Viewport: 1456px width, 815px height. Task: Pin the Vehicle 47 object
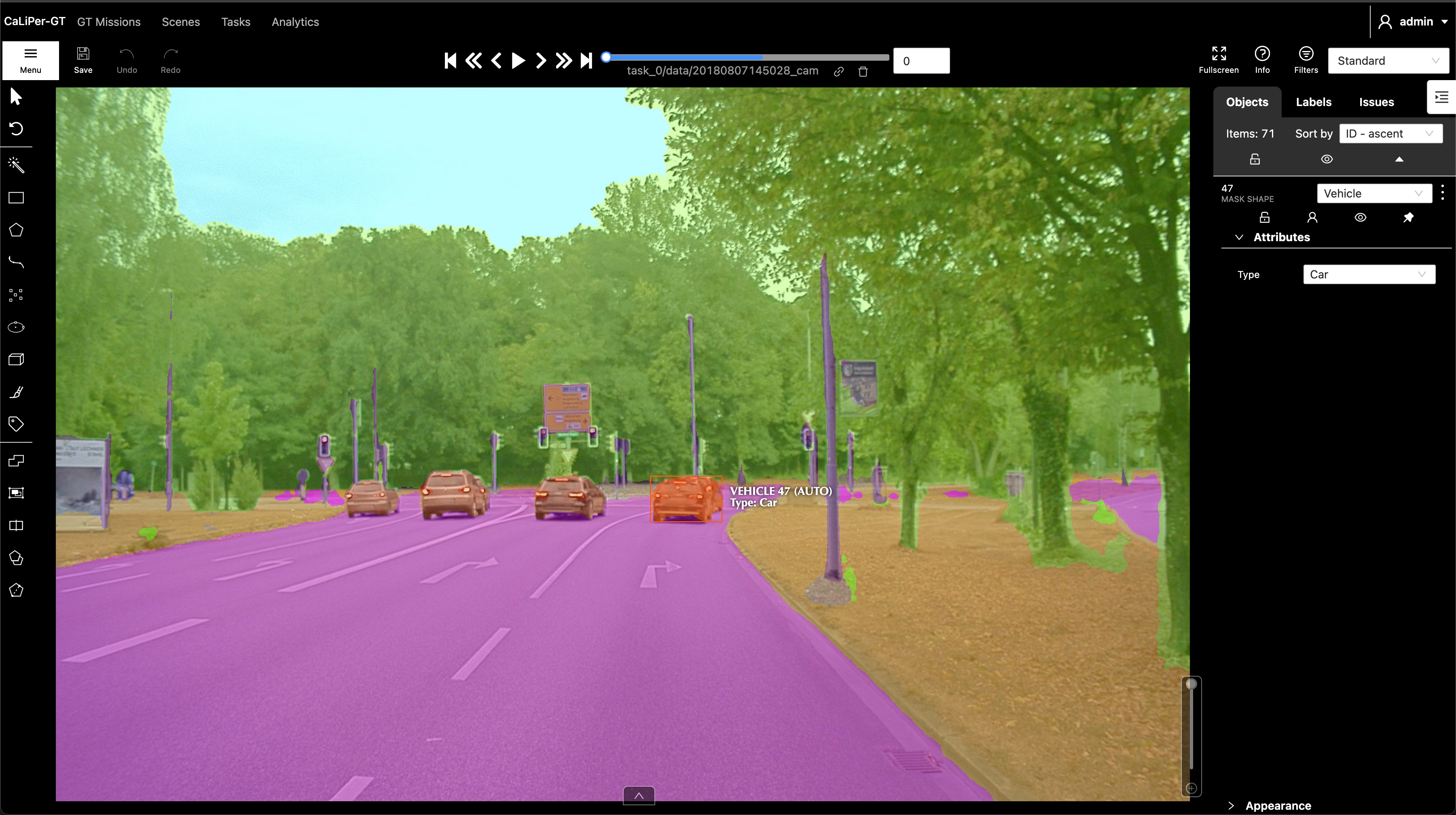click(1409, 217)
